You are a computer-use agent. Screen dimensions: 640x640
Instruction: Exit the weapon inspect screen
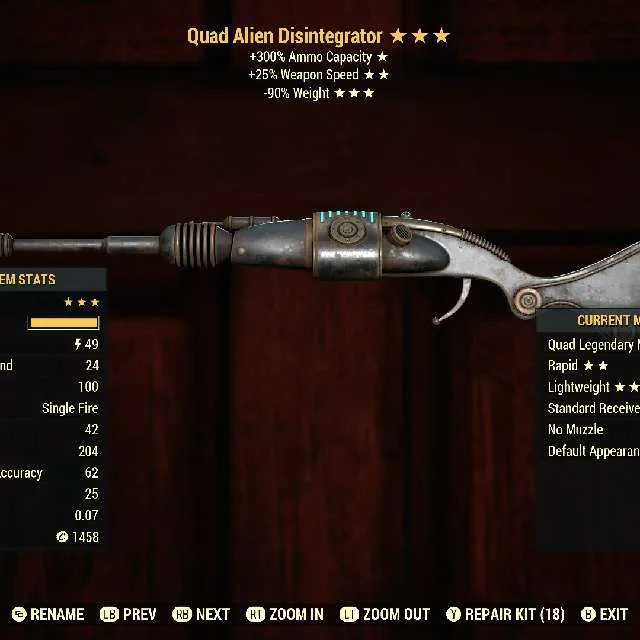click(x=604, y=614)
